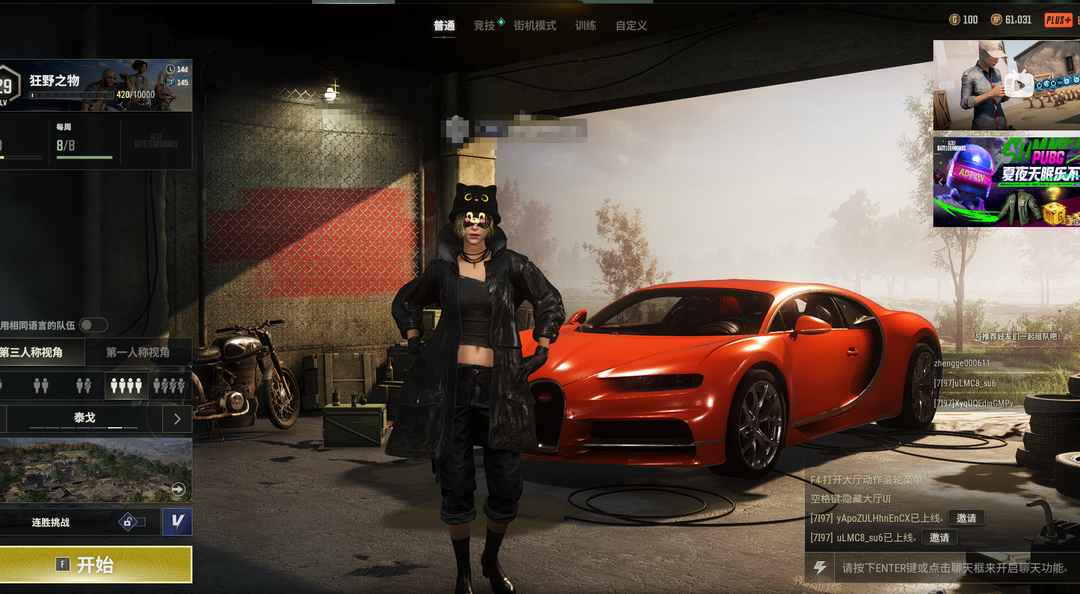Advance to the next map with the right arrow
Viewport: 1080px width, 594px height.
(x=177, y=419)
